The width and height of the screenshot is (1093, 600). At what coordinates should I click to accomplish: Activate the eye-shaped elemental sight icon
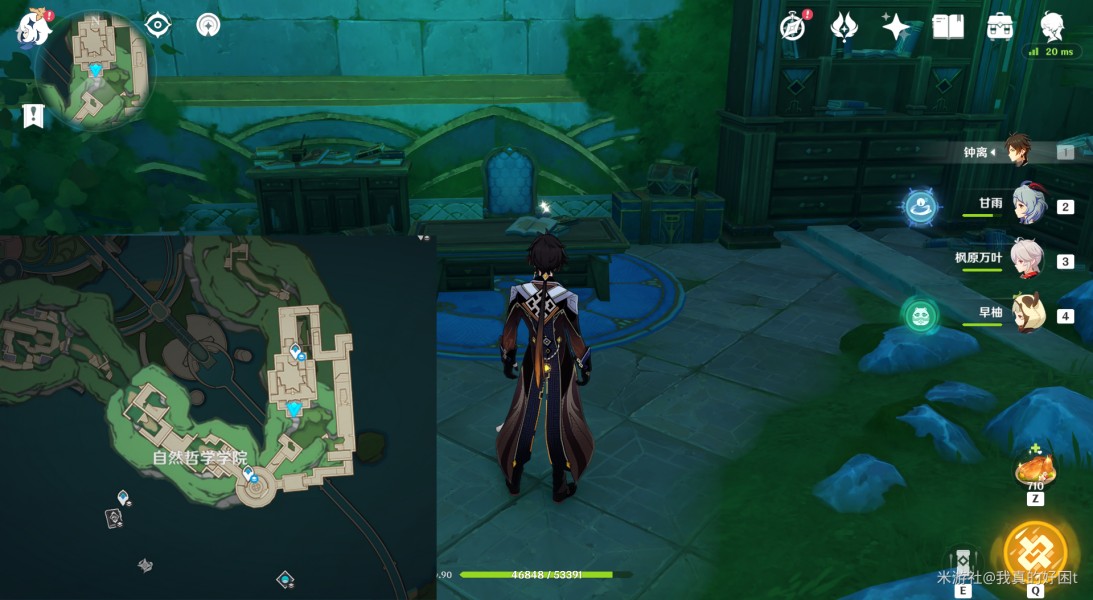pos(158,25)
